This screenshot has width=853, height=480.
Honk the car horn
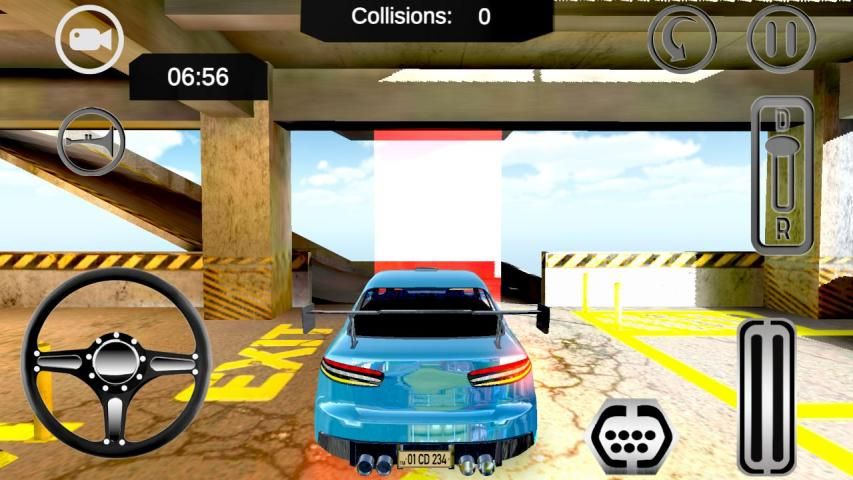click(91, 142)
